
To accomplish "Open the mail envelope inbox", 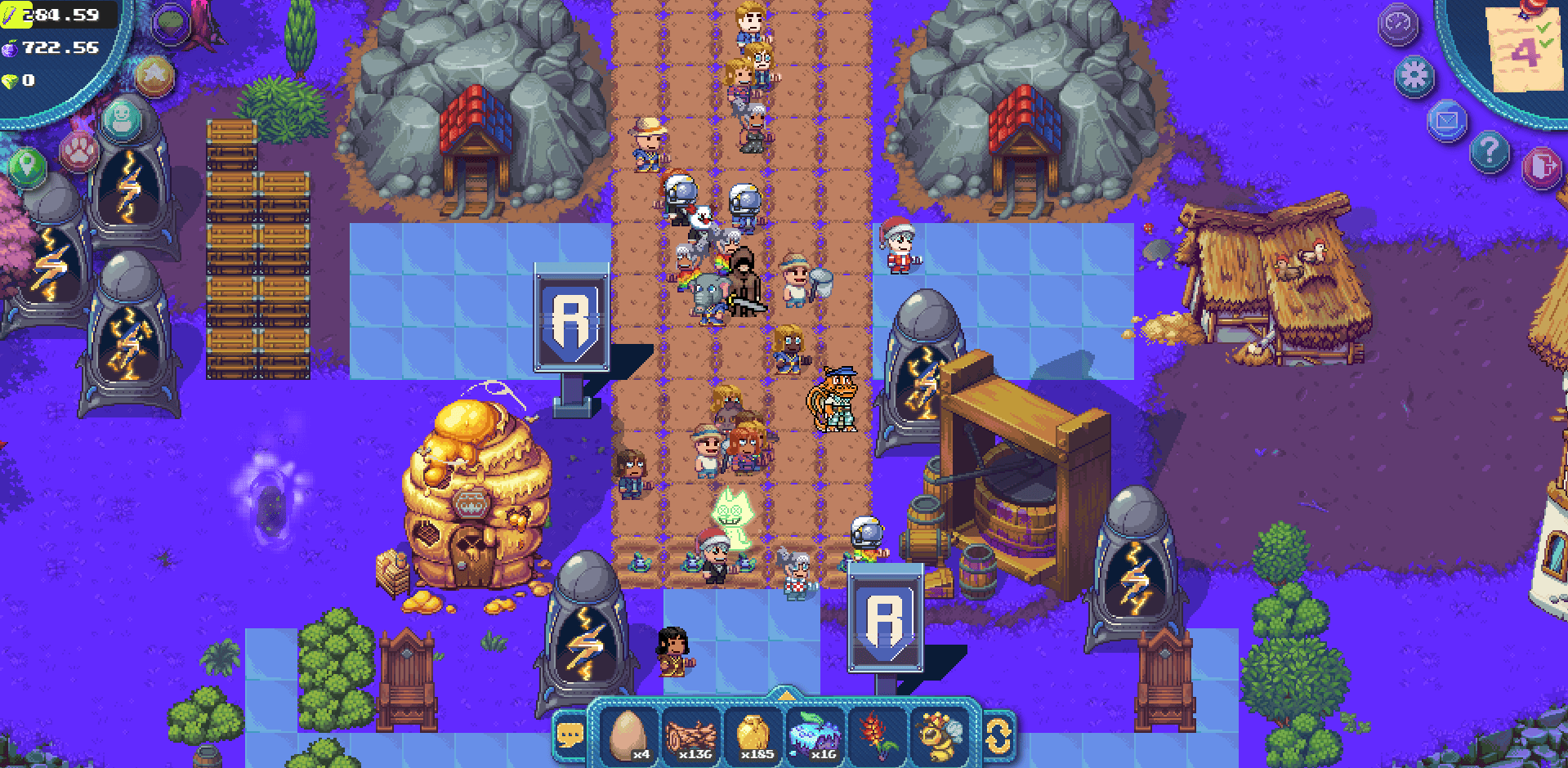I will pos(1449,119).
